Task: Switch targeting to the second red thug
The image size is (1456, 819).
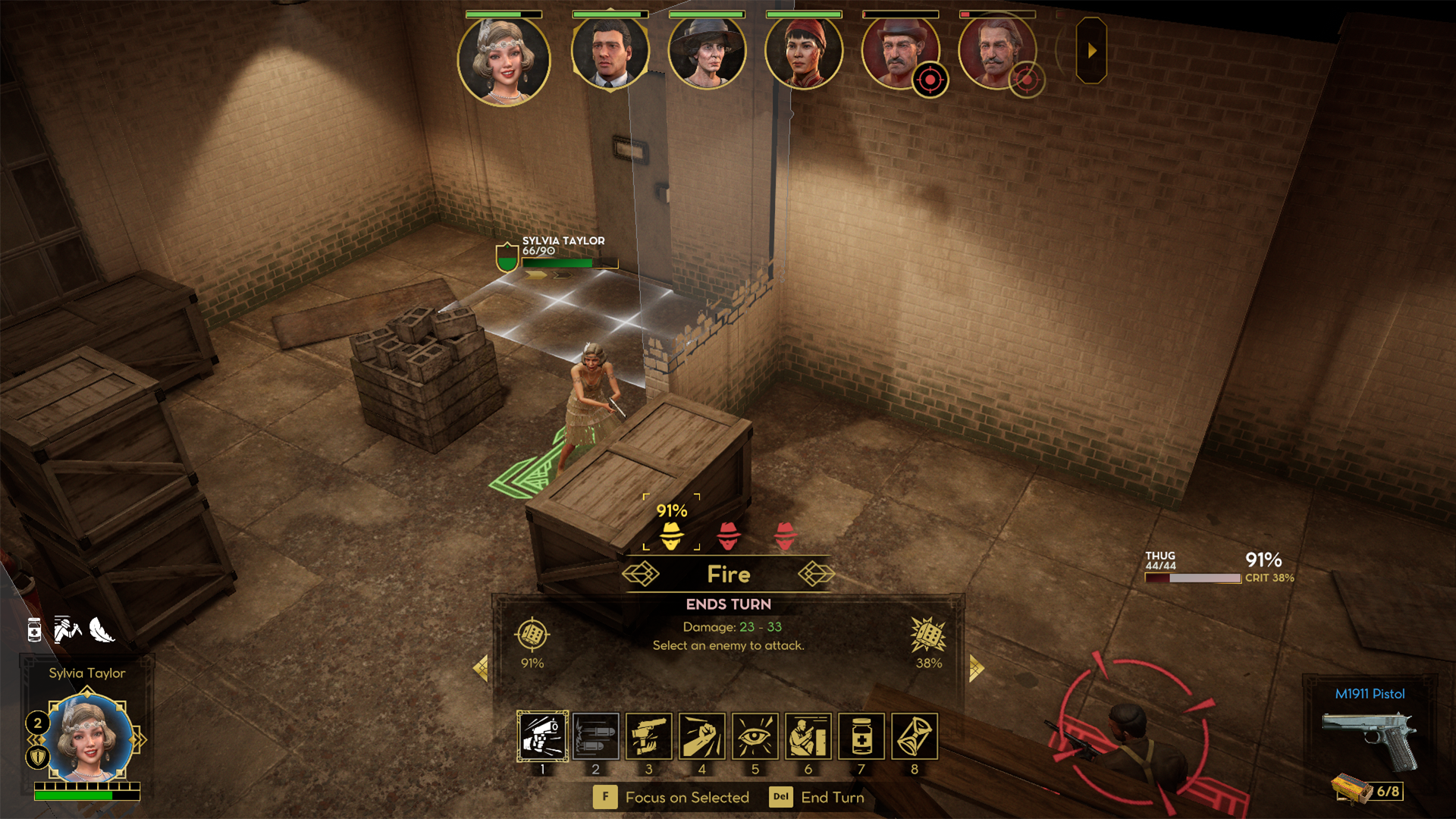Action: (786, 536)
